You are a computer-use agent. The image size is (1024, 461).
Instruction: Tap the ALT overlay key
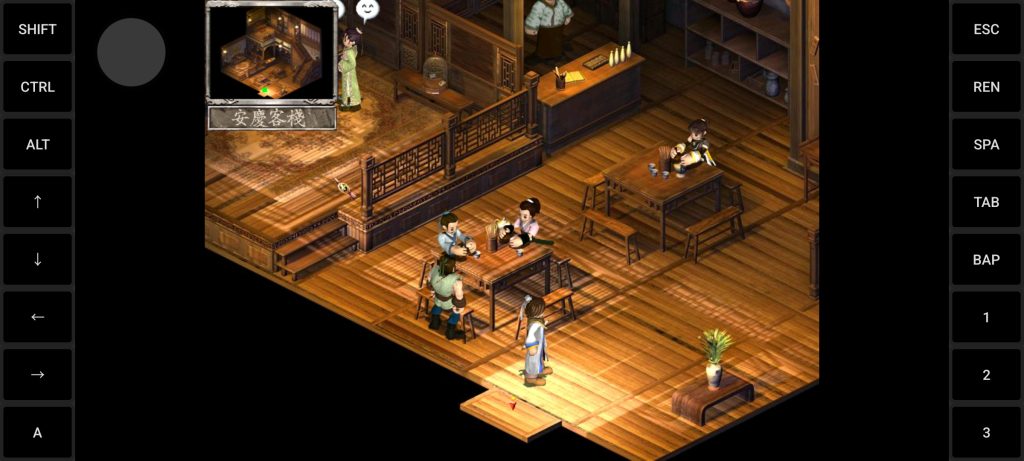(38, 144)
